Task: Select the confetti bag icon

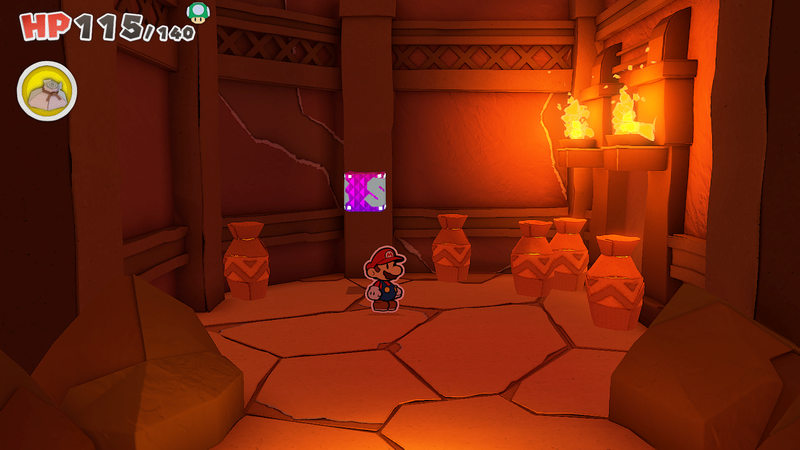Action: tap(46, 91)
